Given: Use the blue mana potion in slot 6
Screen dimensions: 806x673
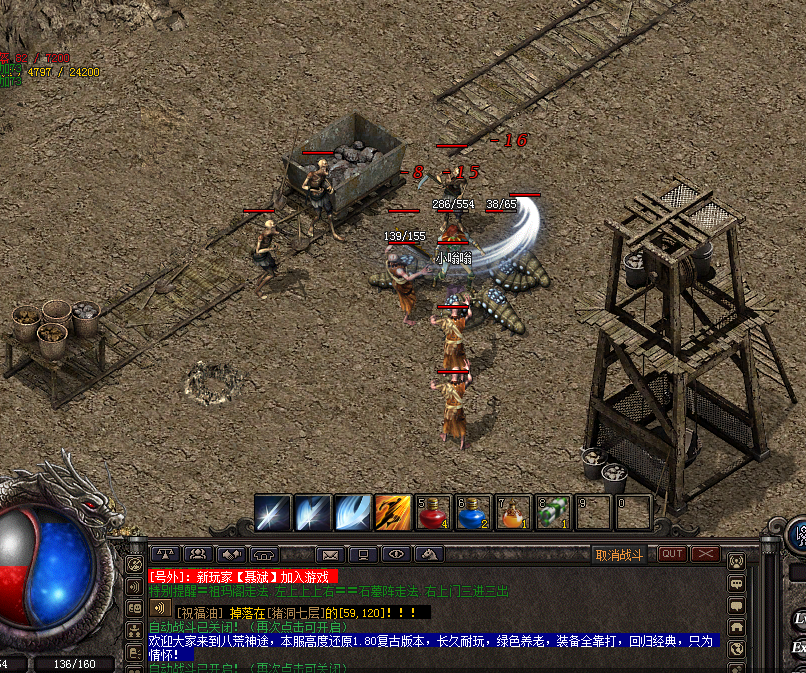Looking at the screenshot, I should tap(473, 513).
